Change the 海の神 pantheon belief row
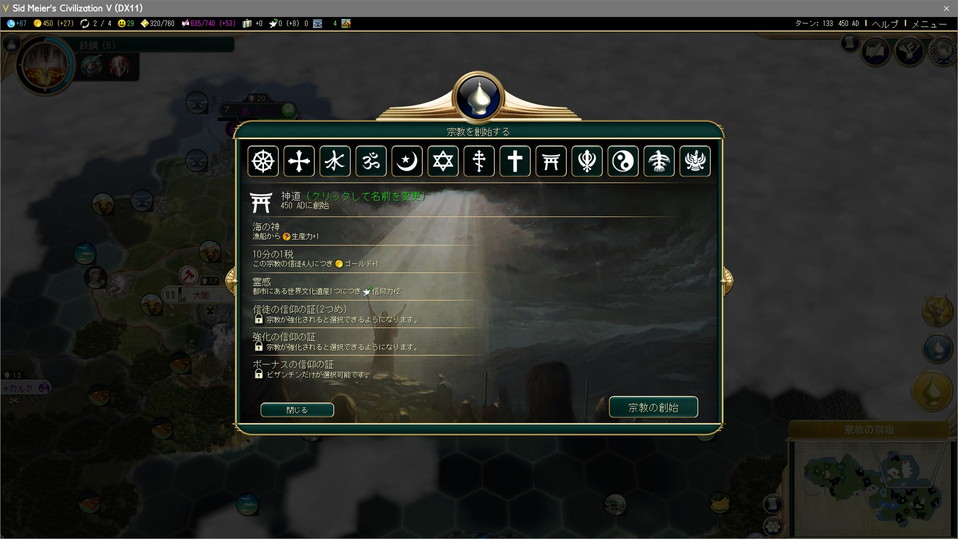Viewport: 958px width, 539px height. (x=400, y=232)
